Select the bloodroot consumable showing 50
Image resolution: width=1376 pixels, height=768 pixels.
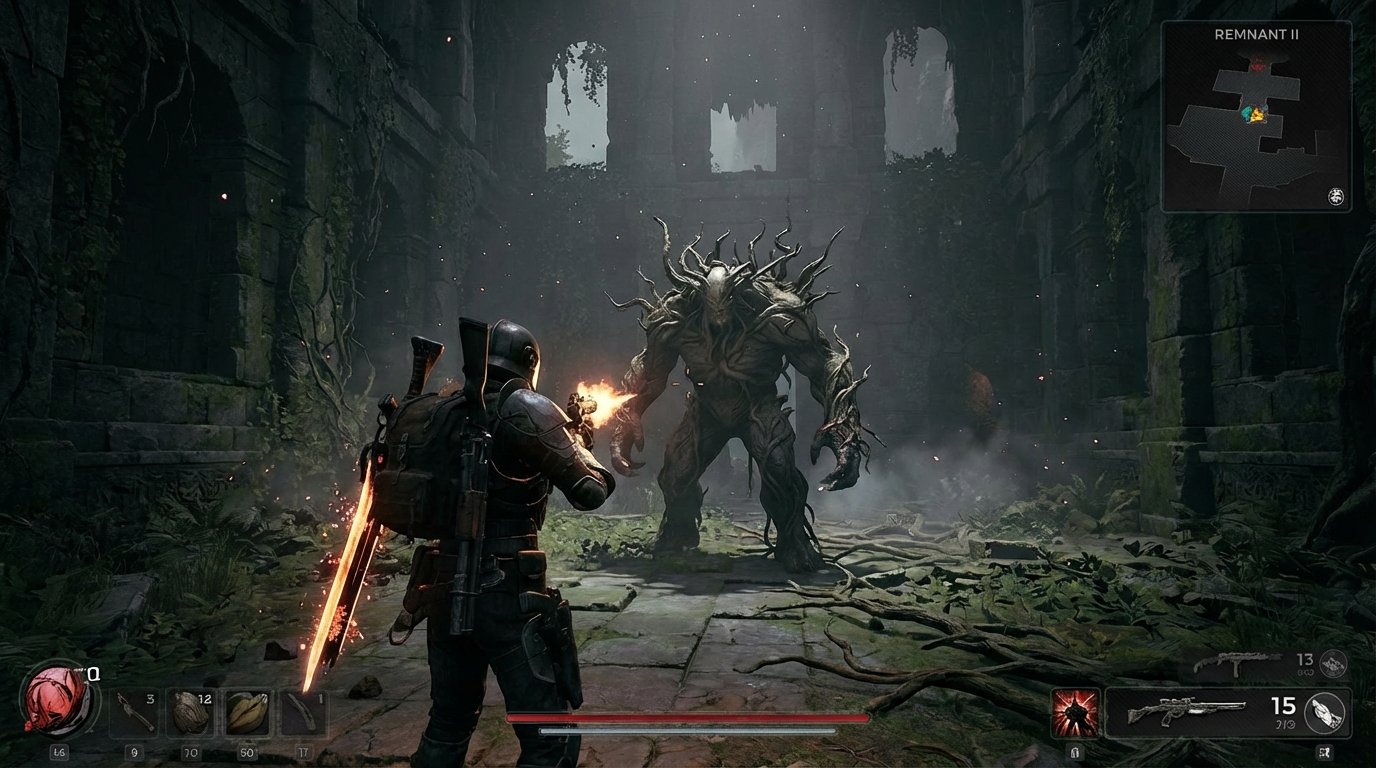point(248,713)
